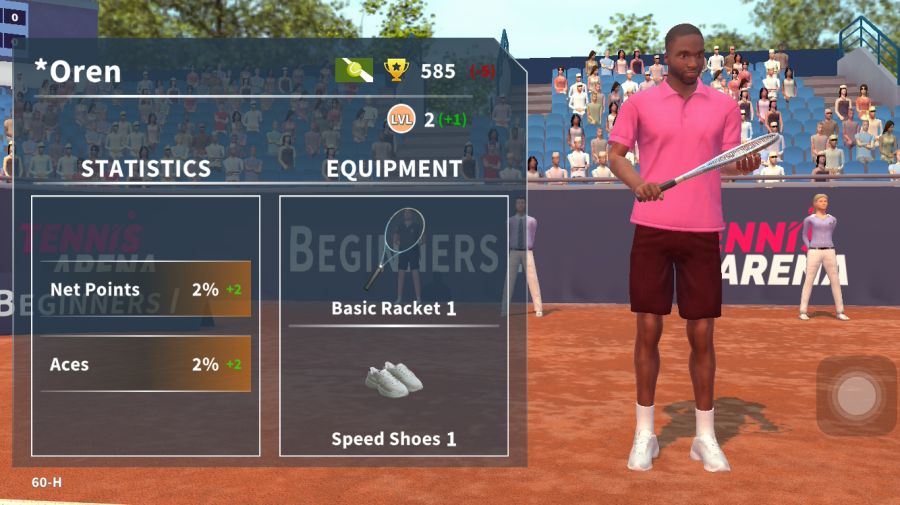Tap the virtual joystick button
This screenshot has width=900, height=505.
click(x=856, y=396)
